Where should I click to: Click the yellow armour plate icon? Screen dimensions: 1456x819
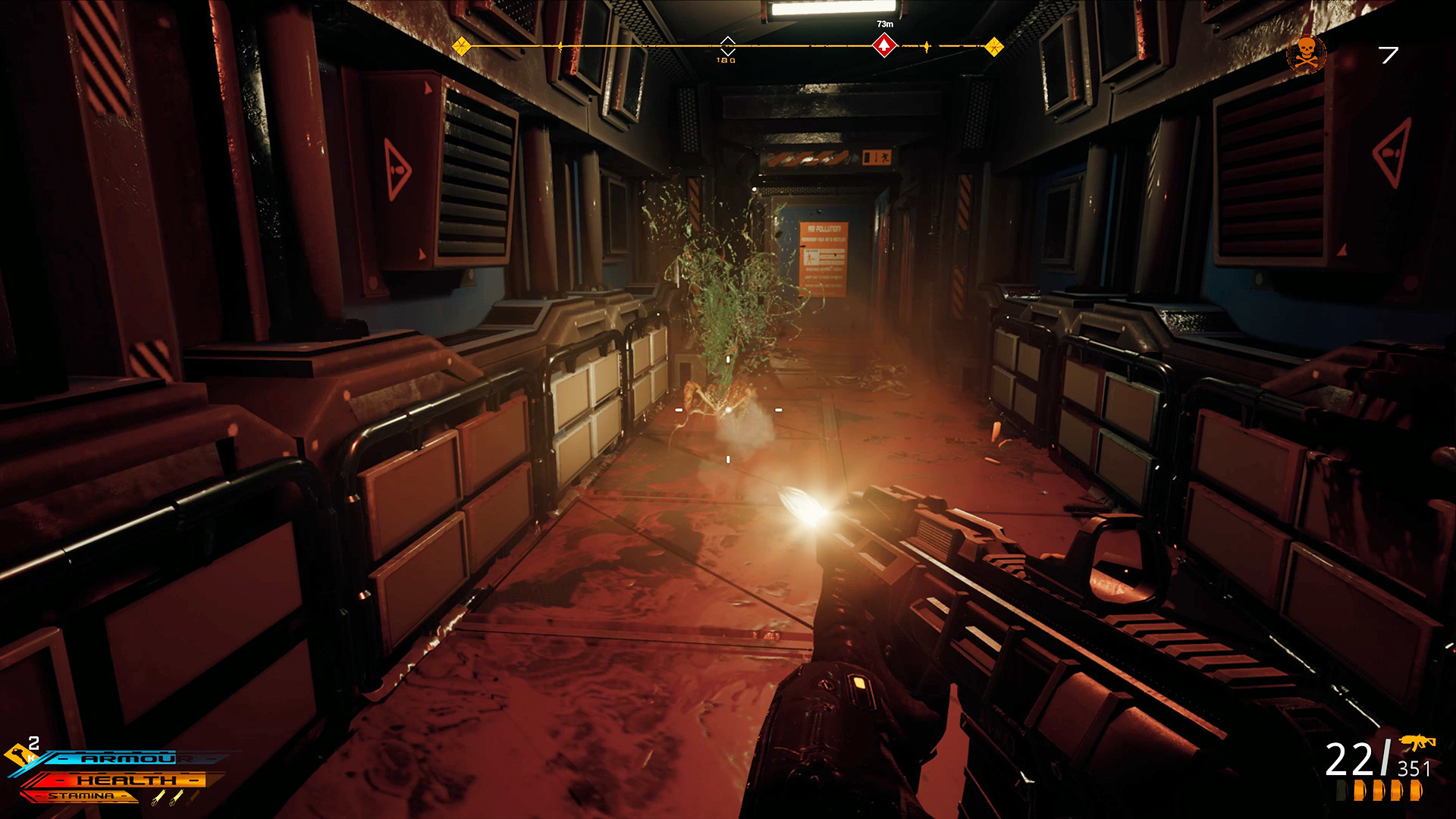(18, 755)
